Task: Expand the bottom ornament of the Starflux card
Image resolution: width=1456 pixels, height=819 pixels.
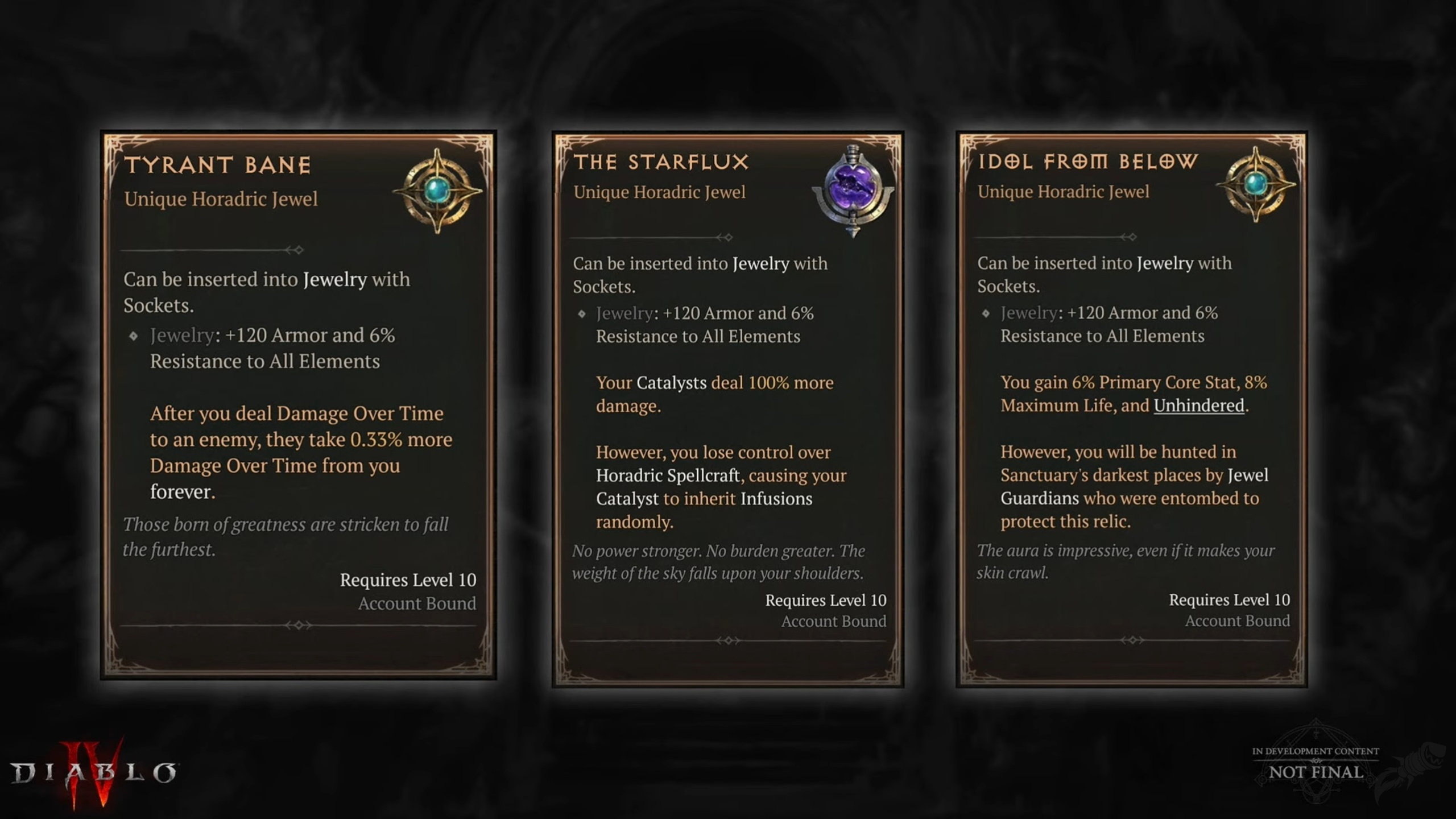Action: [x=728, y=640]
